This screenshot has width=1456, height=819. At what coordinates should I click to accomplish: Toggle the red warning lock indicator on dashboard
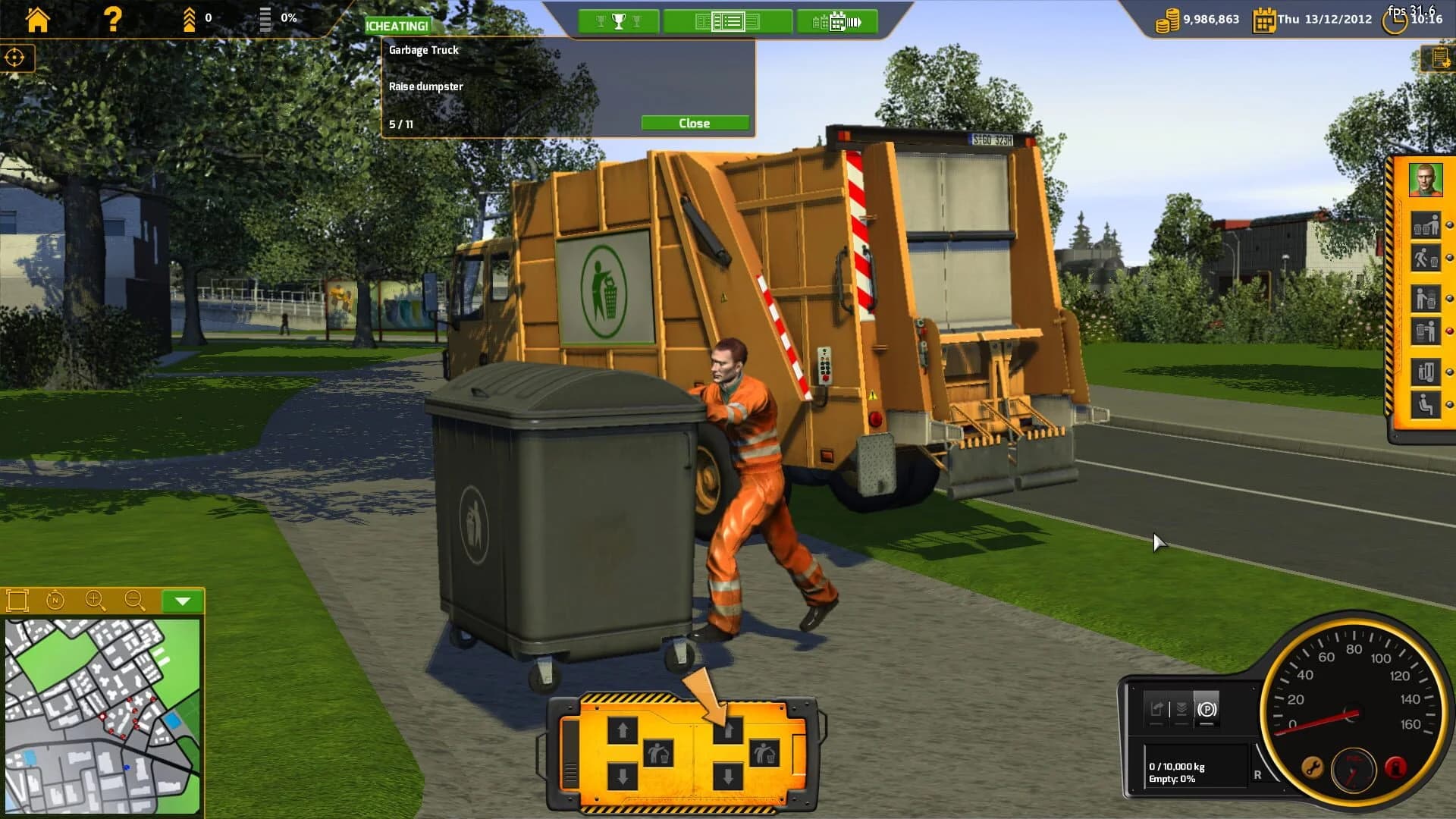pos(1395,768)
